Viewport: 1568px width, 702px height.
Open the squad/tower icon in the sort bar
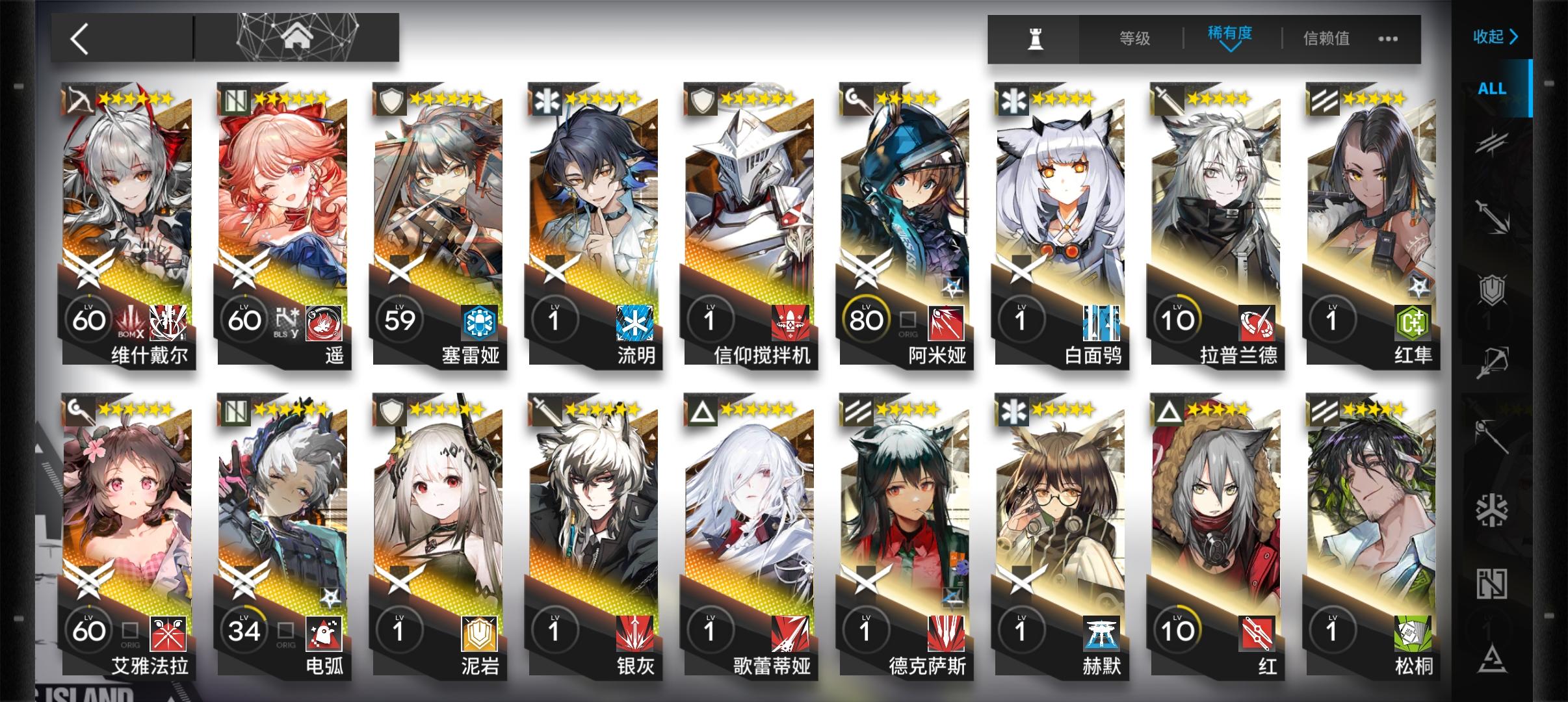1034,38
